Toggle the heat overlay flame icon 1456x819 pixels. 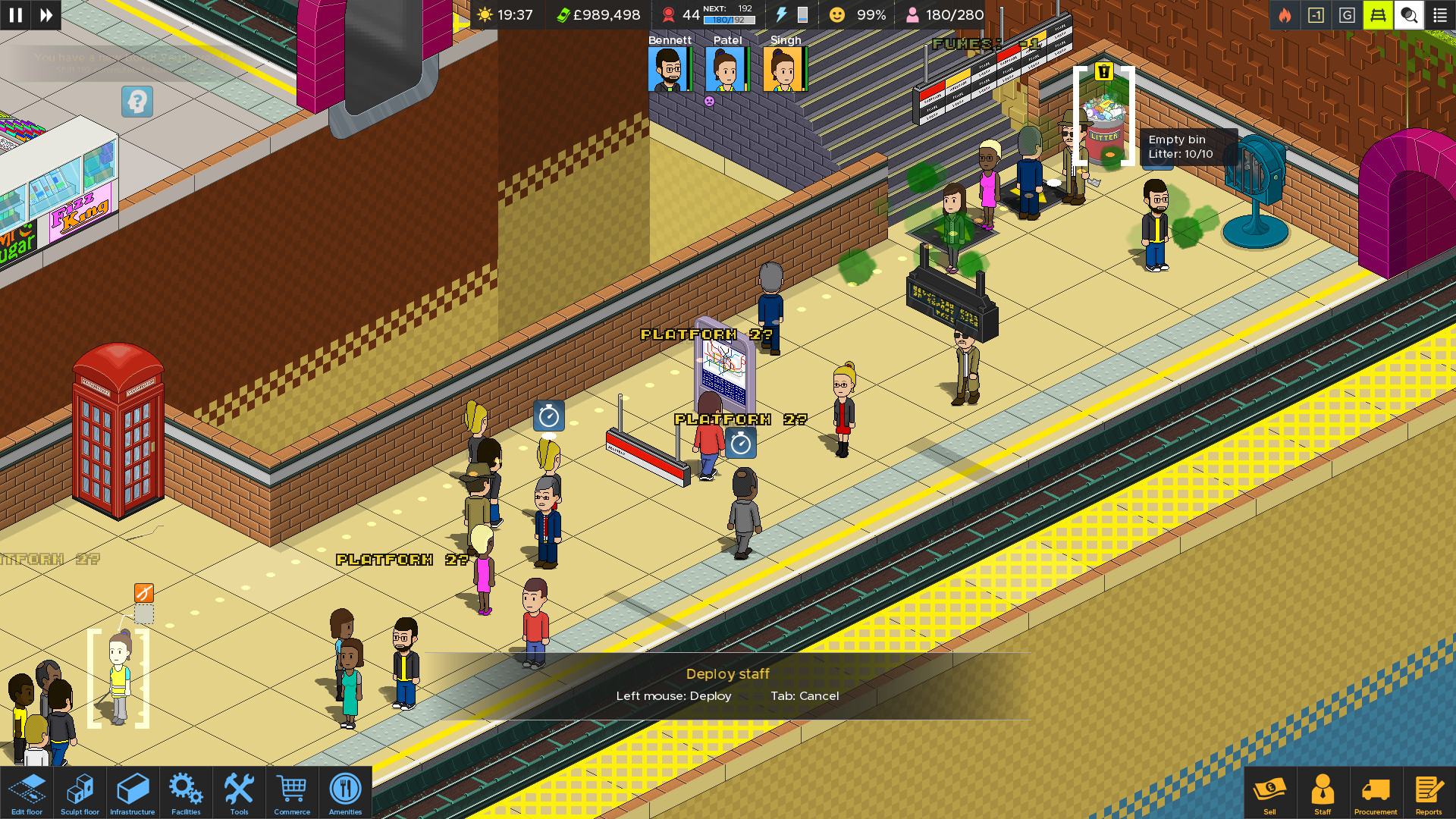[x=1285, y=14]
